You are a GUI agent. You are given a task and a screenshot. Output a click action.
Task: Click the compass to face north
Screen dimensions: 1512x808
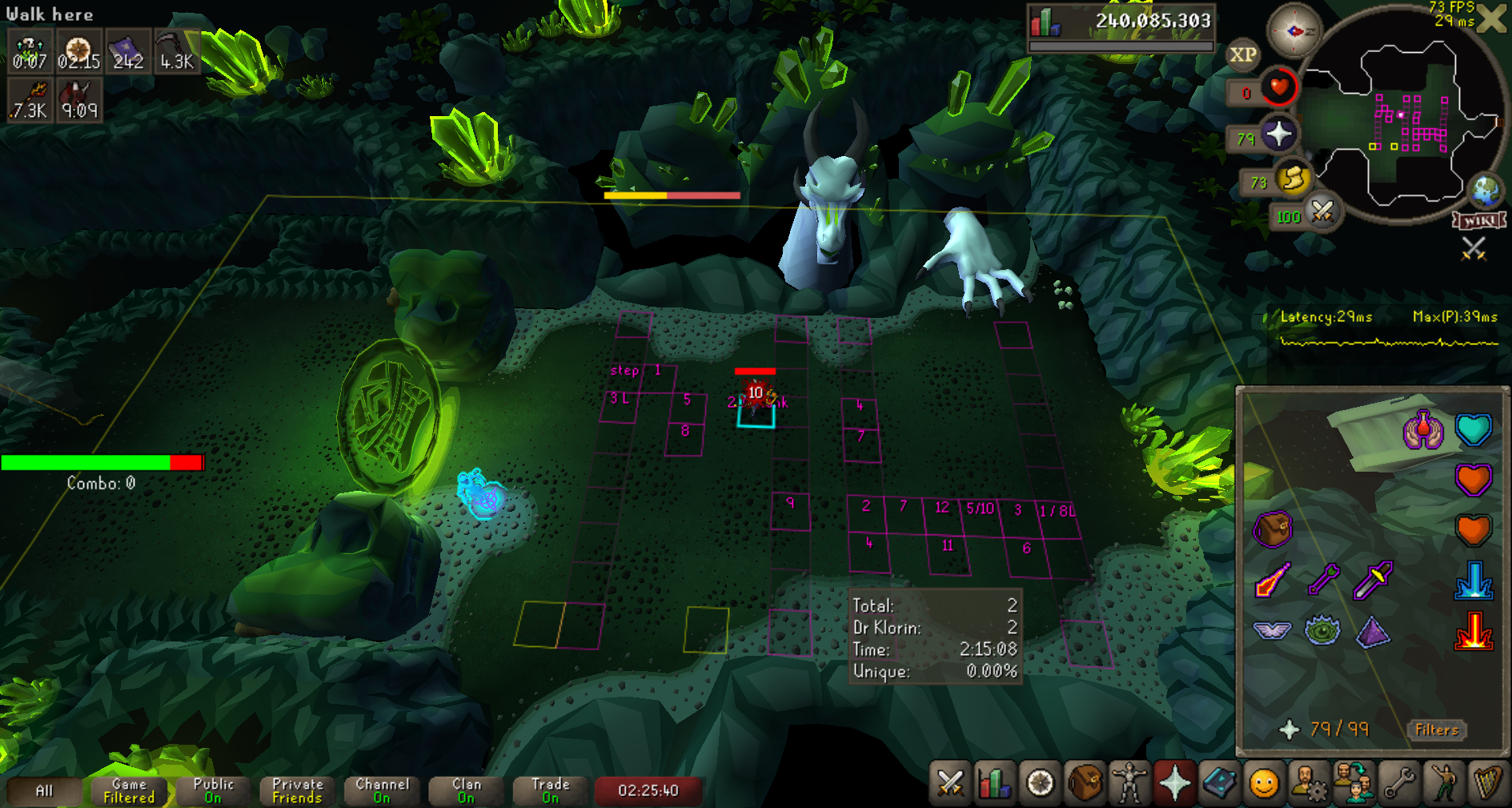pyautogui.click(x=1293, y=30)
